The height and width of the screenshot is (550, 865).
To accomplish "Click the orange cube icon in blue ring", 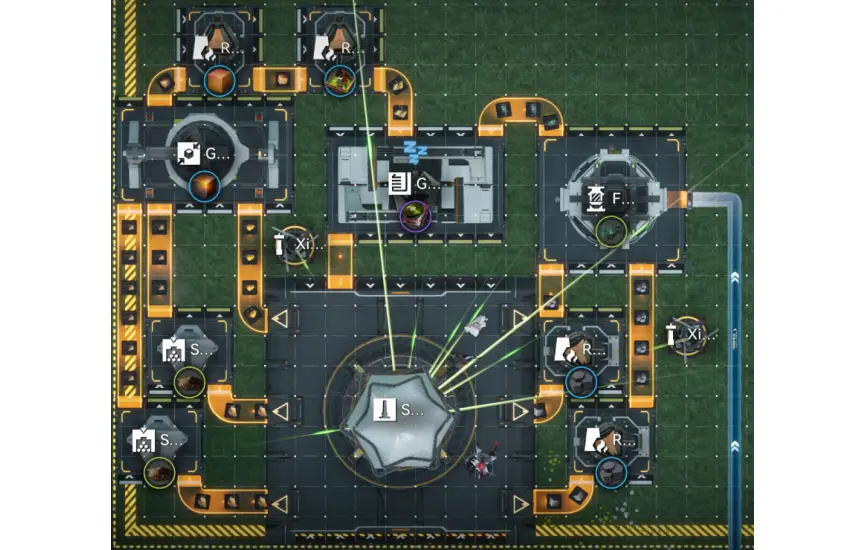I will click(x=219, y=79).
